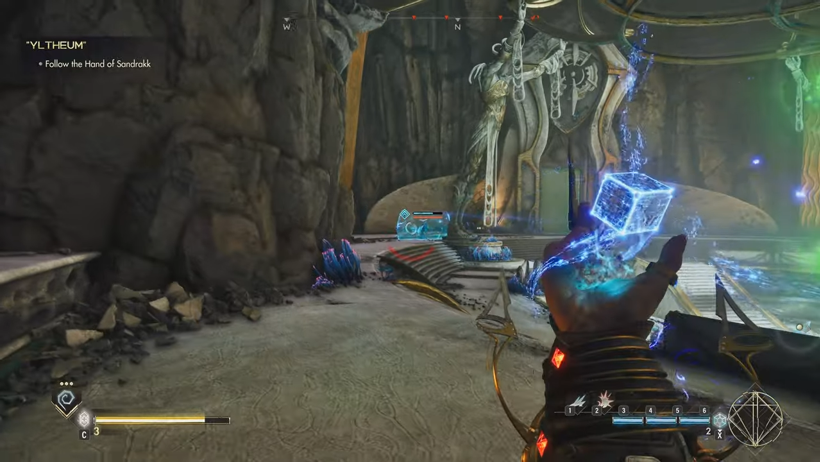
Task: Click the golden geometric sigil emblem
Action: (x=756, y=416)
